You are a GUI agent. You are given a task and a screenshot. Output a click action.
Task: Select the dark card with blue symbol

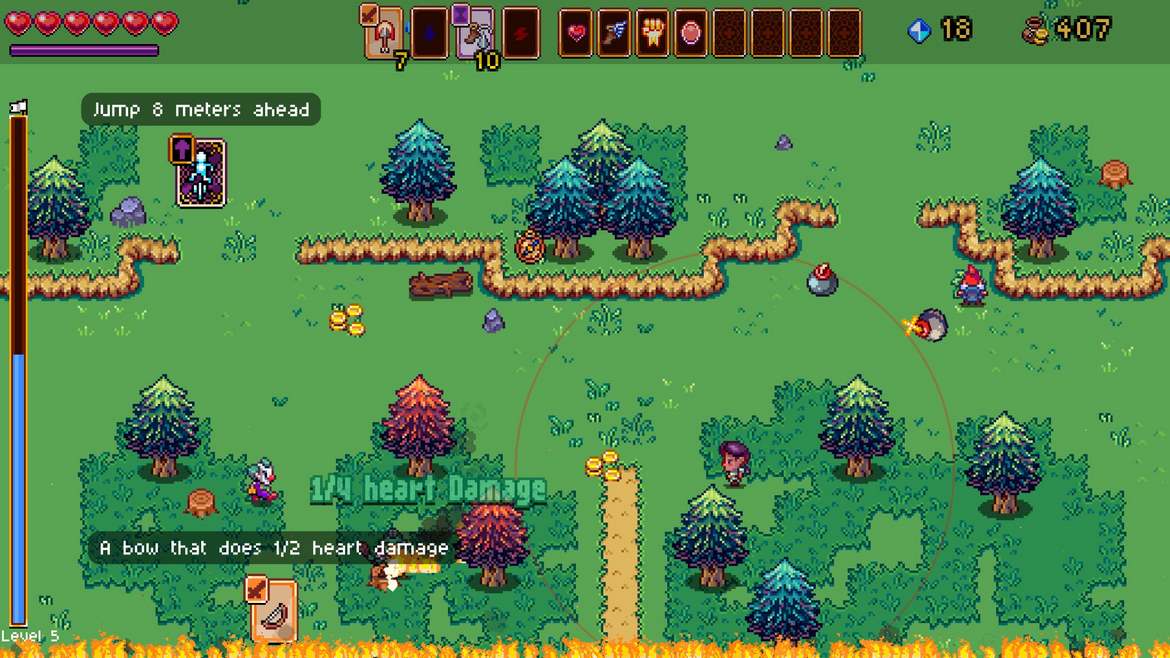(430, 33)
